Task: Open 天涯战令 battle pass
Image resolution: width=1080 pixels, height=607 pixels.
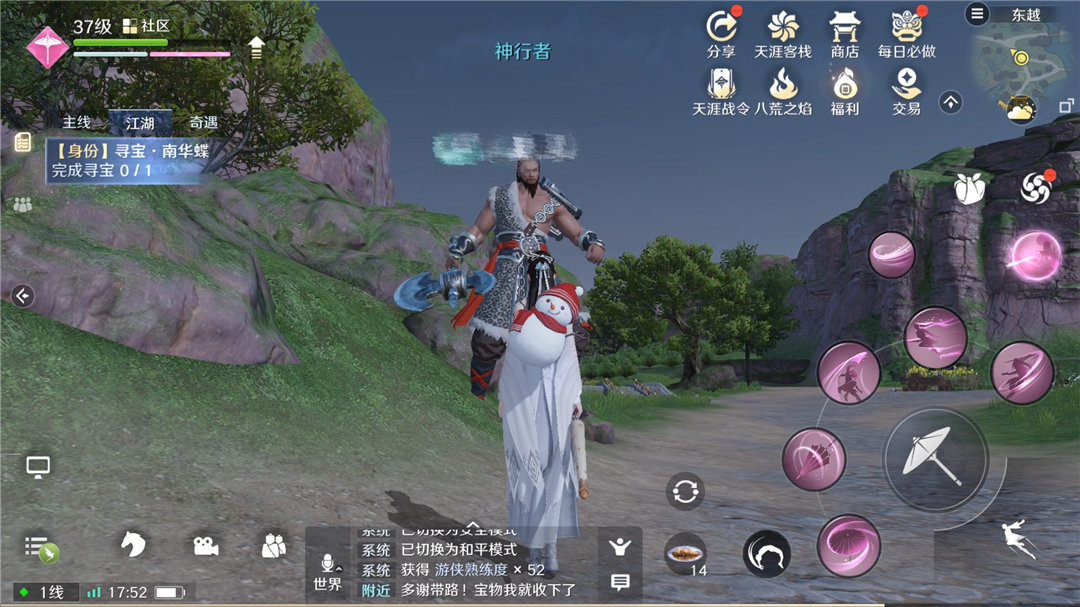Action: coord(720,90)
